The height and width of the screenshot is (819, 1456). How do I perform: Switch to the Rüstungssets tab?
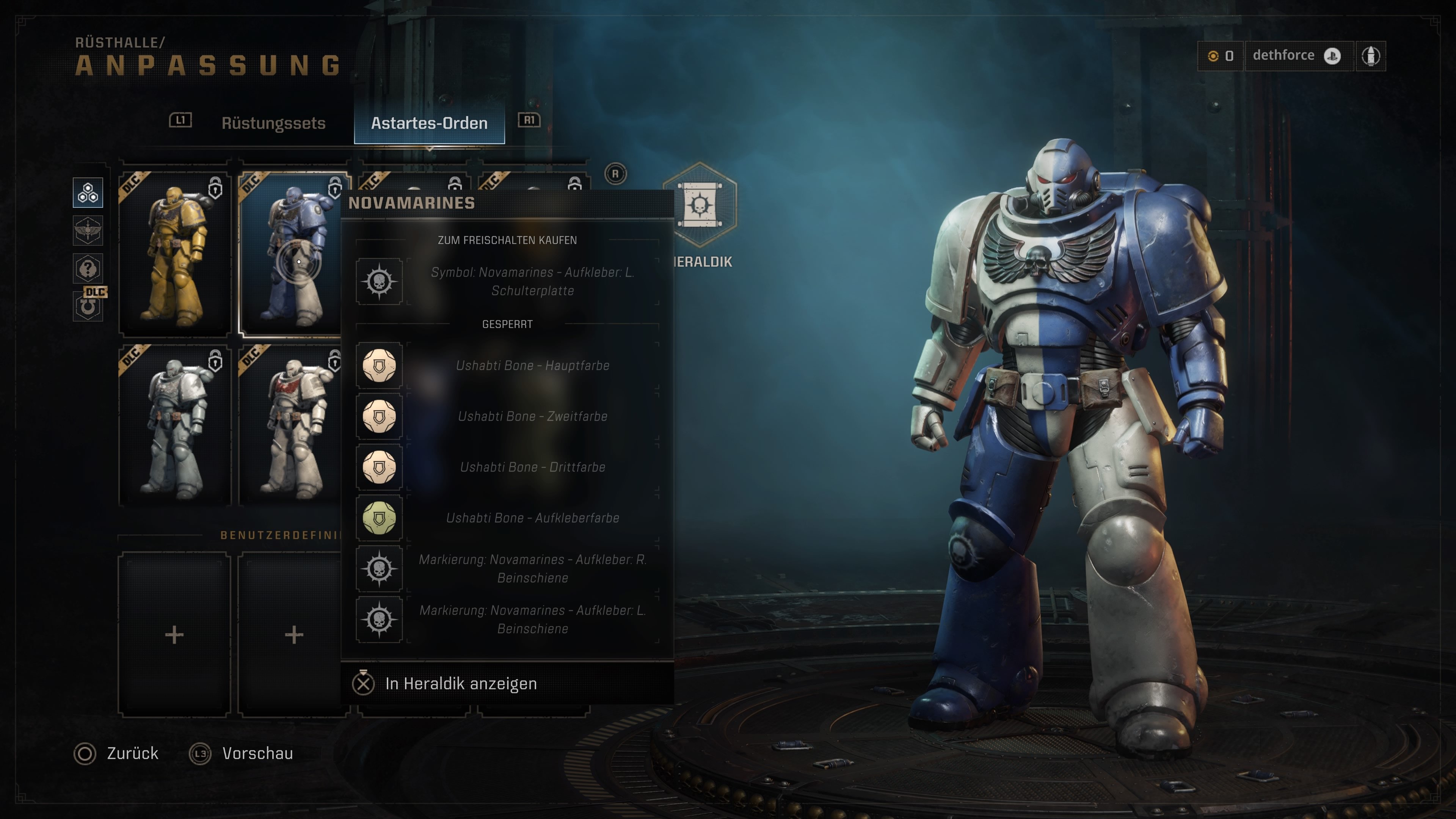[x=274, y=122]
